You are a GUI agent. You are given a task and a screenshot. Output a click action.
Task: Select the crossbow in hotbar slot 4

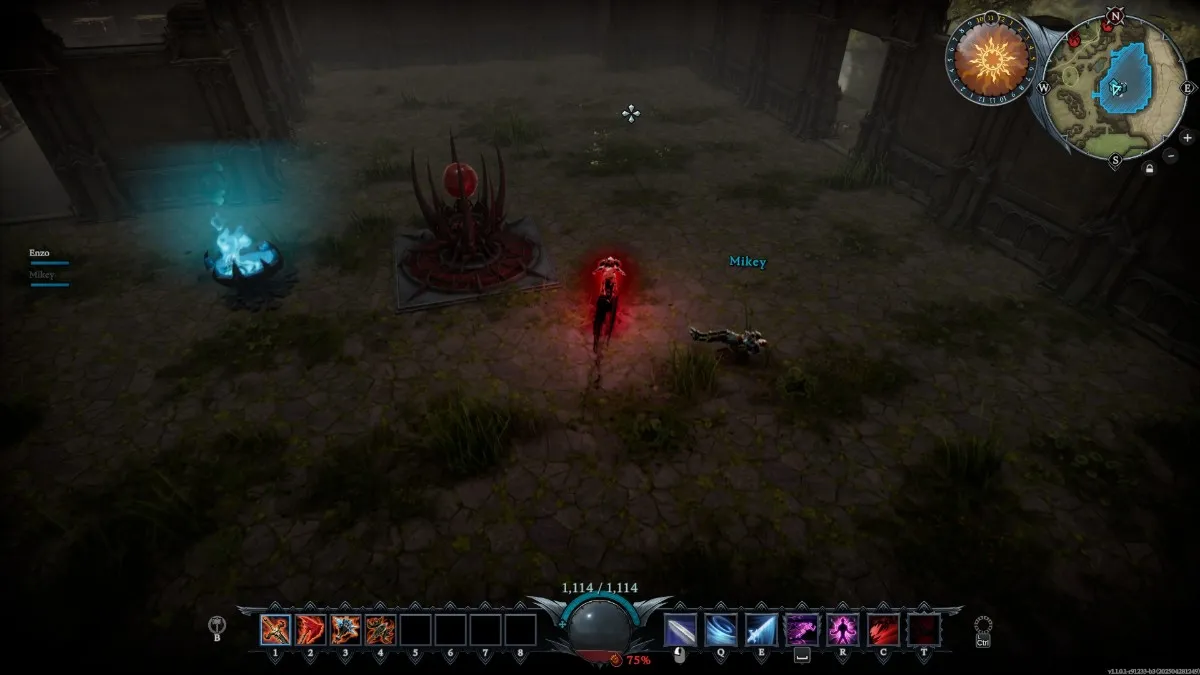click(380, 629)
